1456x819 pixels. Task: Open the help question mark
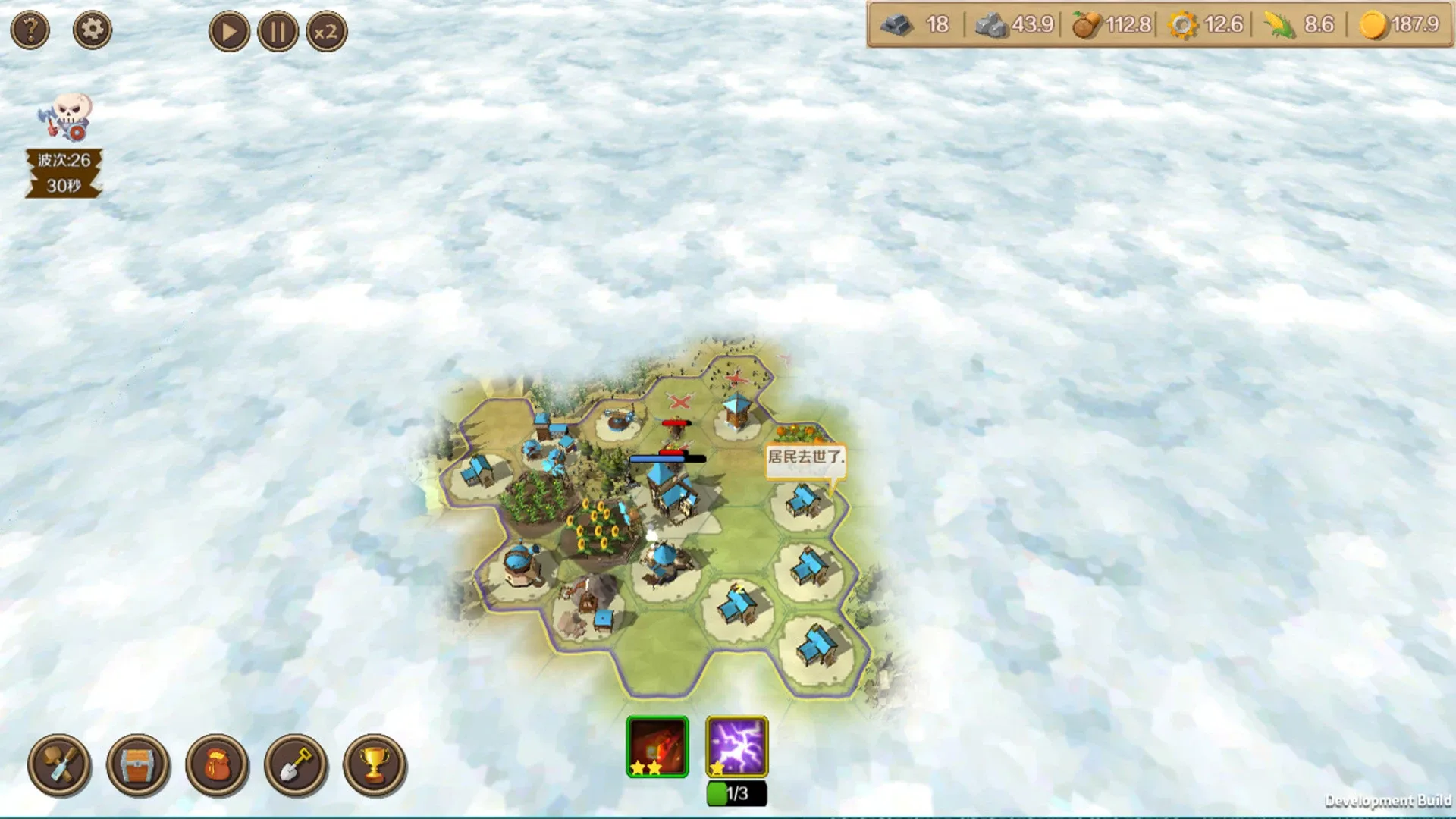click(x=30, y=29)
